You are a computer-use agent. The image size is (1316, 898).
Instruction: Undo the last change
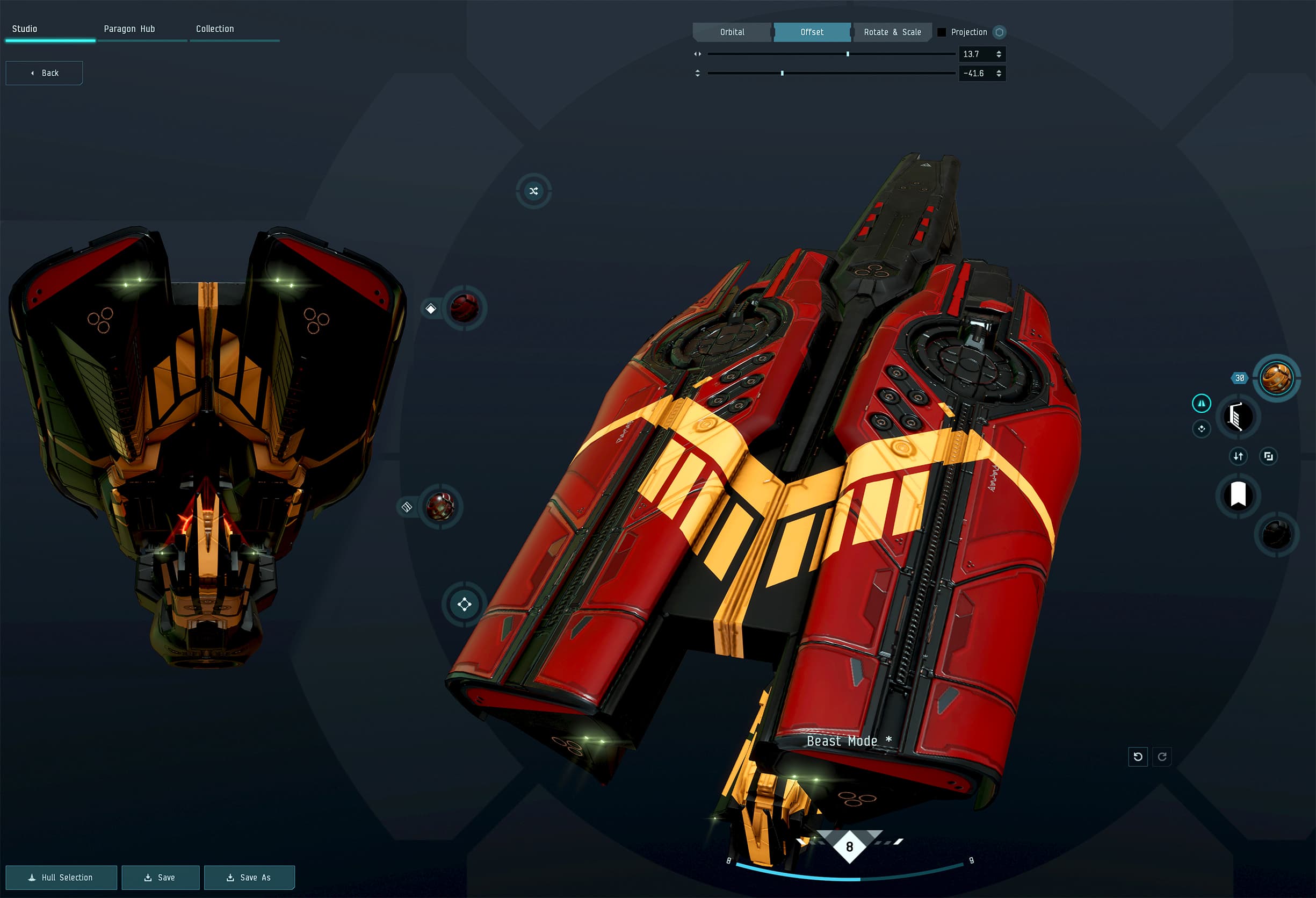point(1138,756)
